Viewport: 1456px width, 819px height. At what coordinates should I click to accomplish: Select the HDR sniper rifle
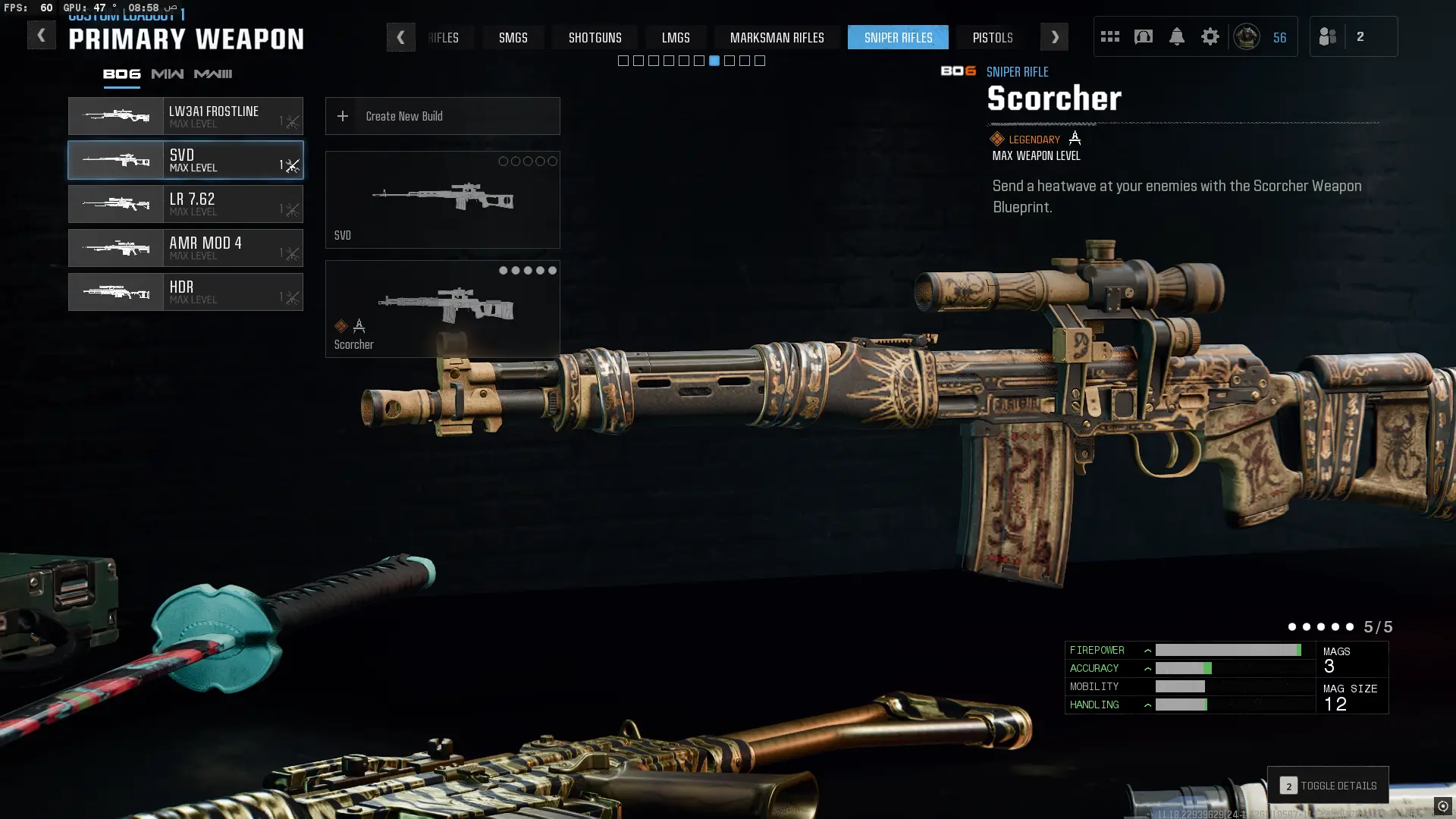point(186,292)
